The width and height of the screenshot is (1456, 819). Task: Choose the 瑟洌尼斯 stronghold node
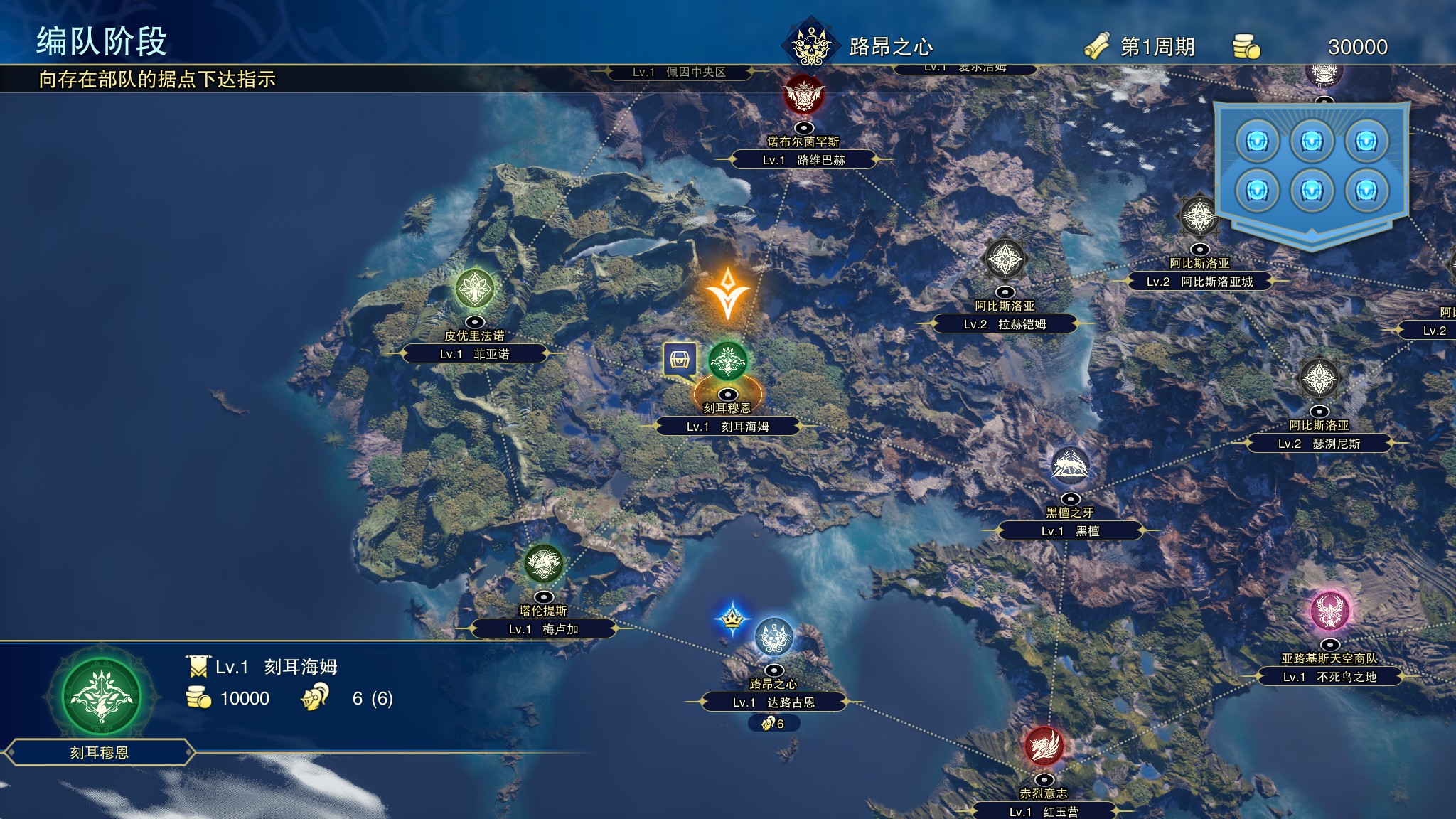pyautogui.click(x=1319, y=444)
